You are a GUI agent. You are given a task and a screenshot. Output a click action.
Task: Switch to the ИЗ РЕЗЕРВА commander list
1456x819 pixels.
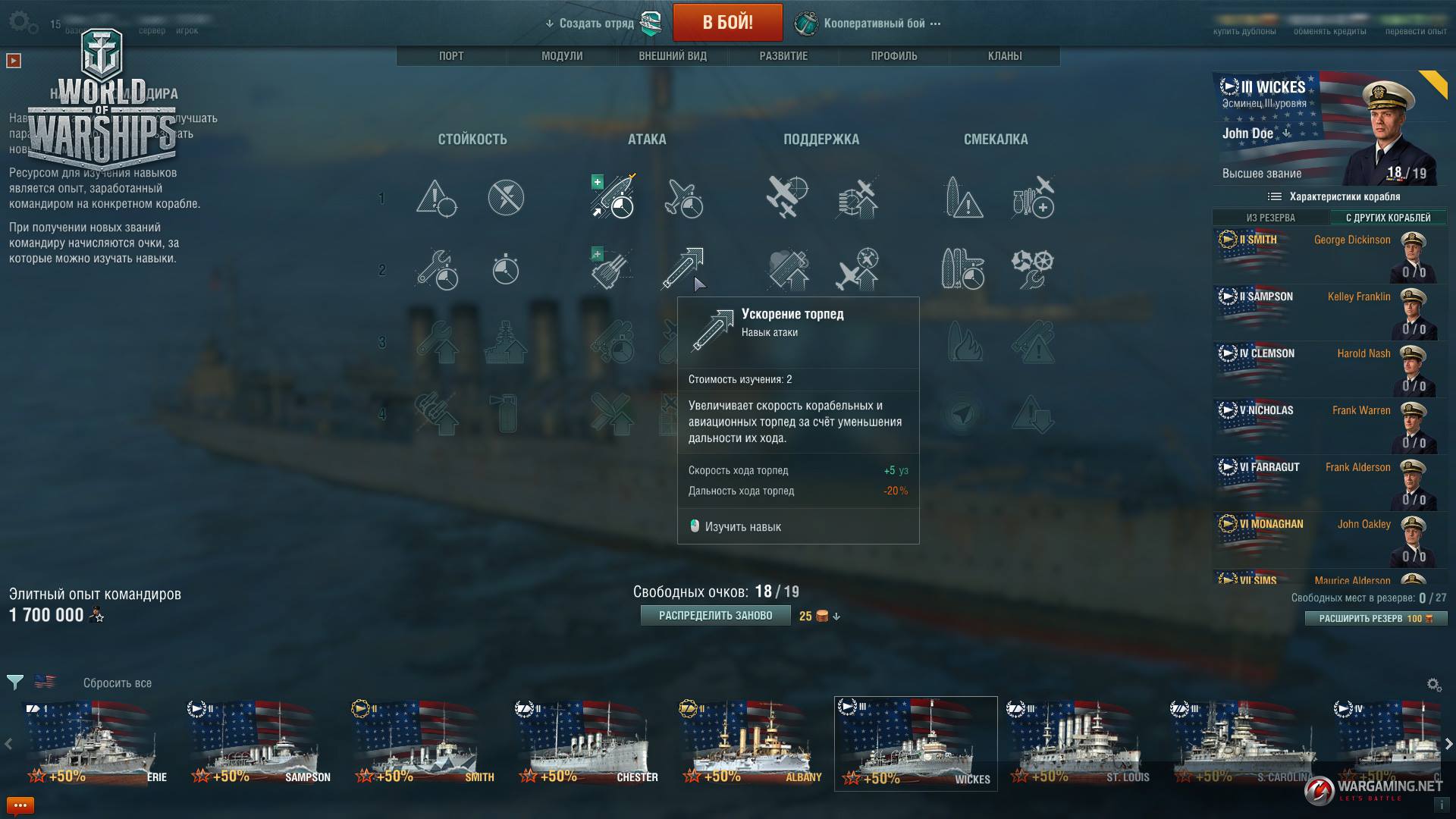tap(1271, 218)
